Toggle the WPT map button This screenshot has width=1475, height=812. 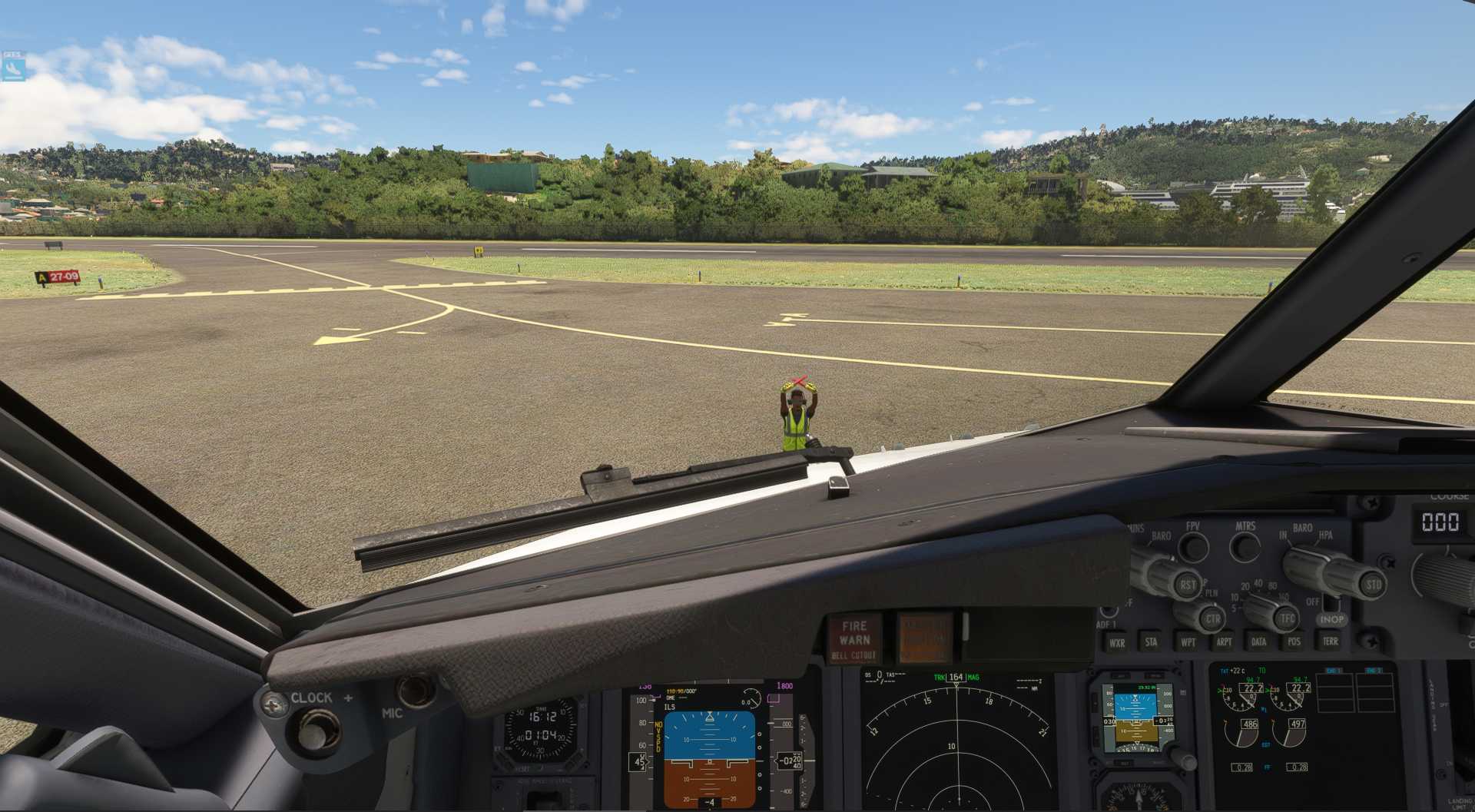click(1188, 642)
